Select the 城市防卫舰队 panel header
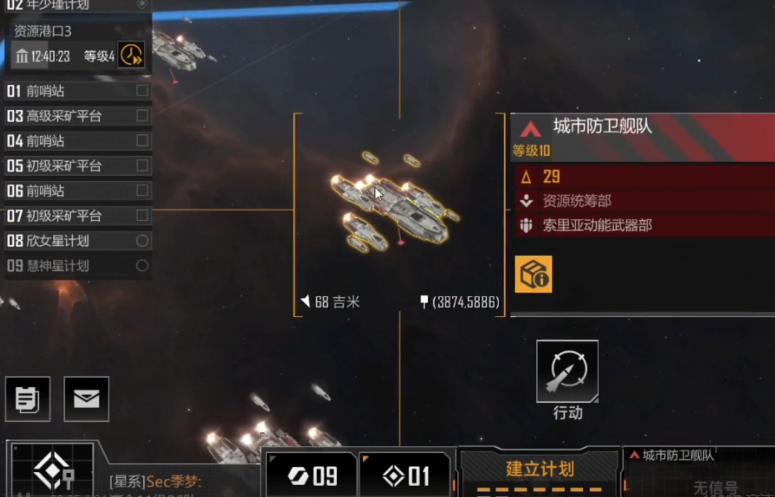This screenshot has width=775, height=497. click(640, 128)
